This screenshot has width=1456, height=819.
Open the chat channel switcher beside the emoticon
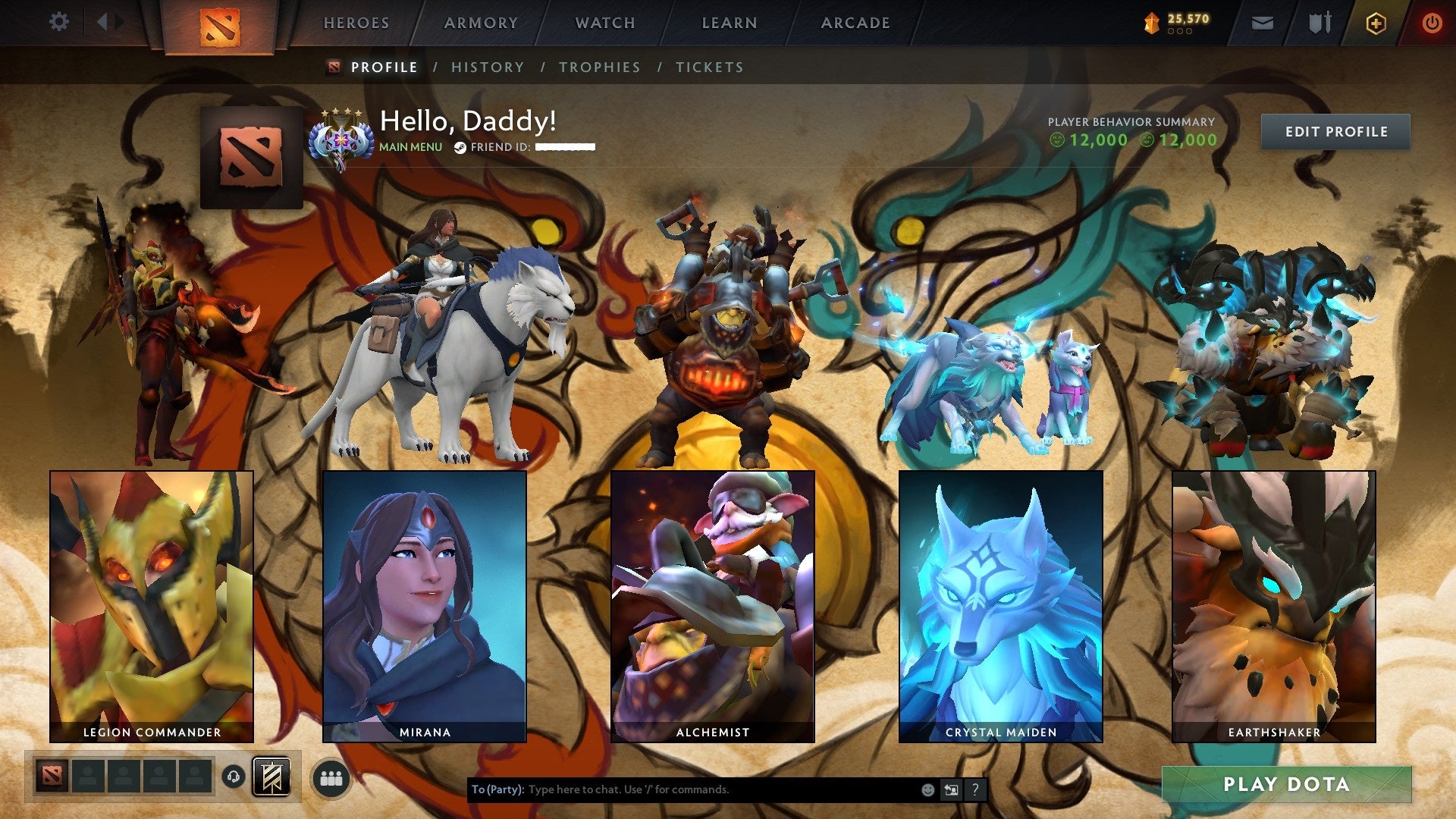952,789
